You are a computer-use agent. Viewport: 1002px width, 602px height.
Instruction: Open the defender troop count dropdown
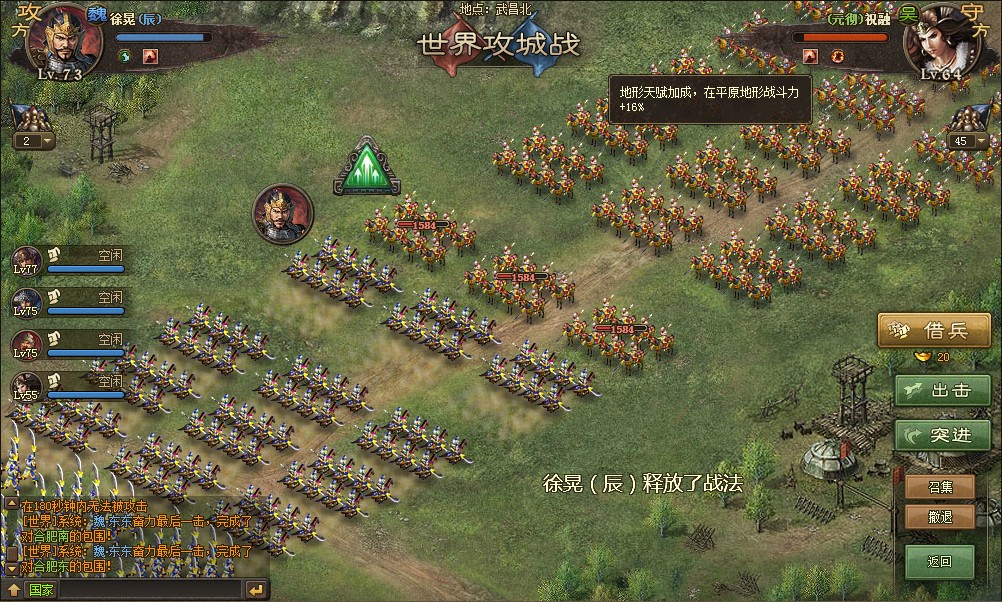click(x=979, y=142)
